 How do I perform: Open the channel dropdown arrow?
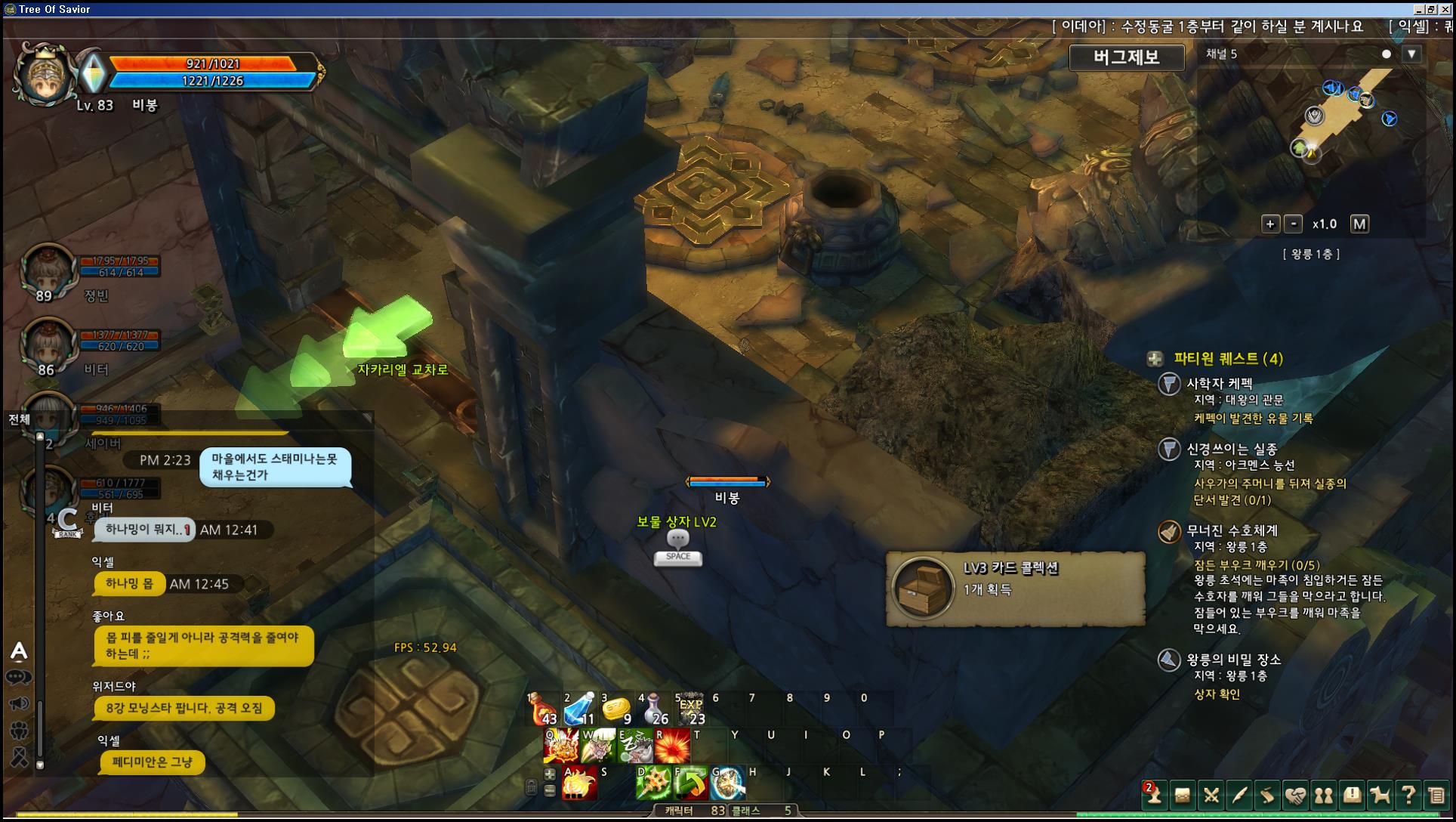coord(1411,54)
